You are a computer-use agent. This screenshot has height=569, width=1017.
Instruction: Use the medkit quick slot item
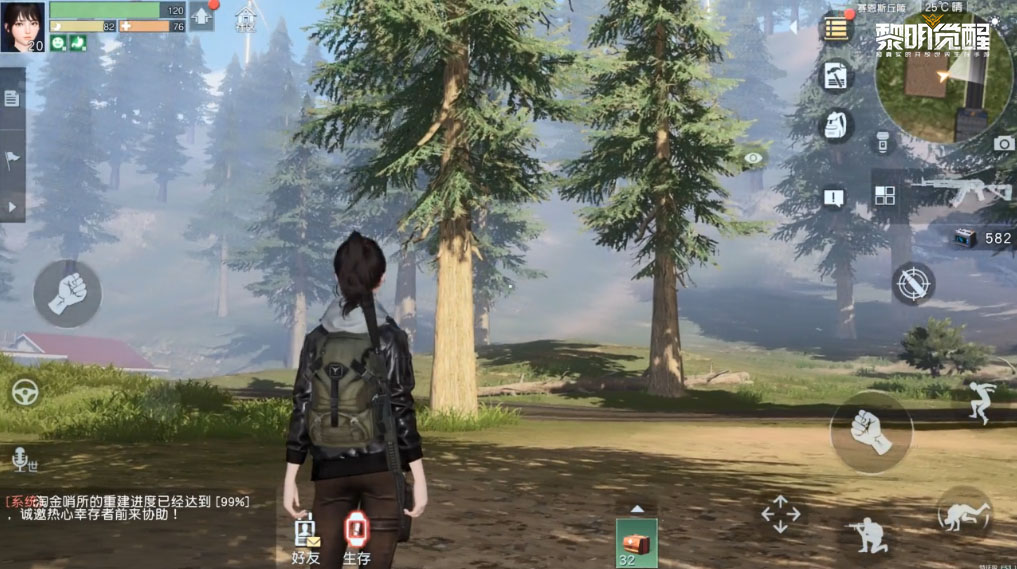click(636, 543)
